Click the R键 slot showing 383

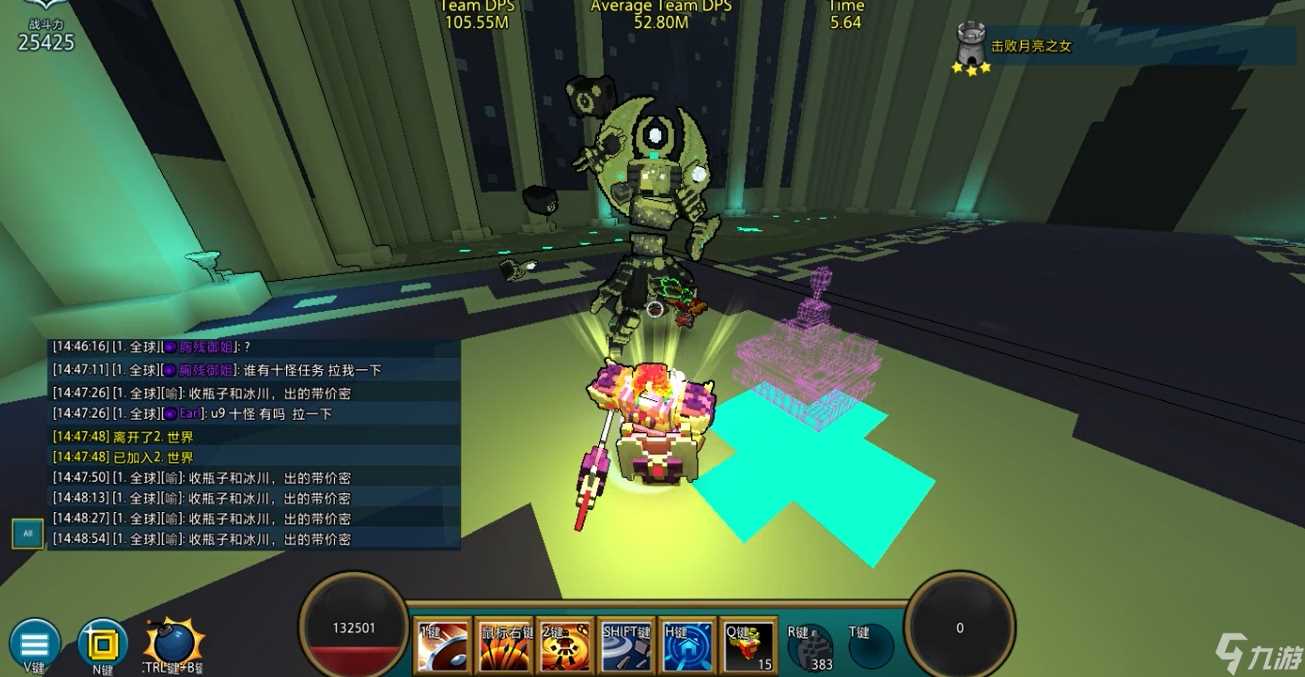pos(810,647)
